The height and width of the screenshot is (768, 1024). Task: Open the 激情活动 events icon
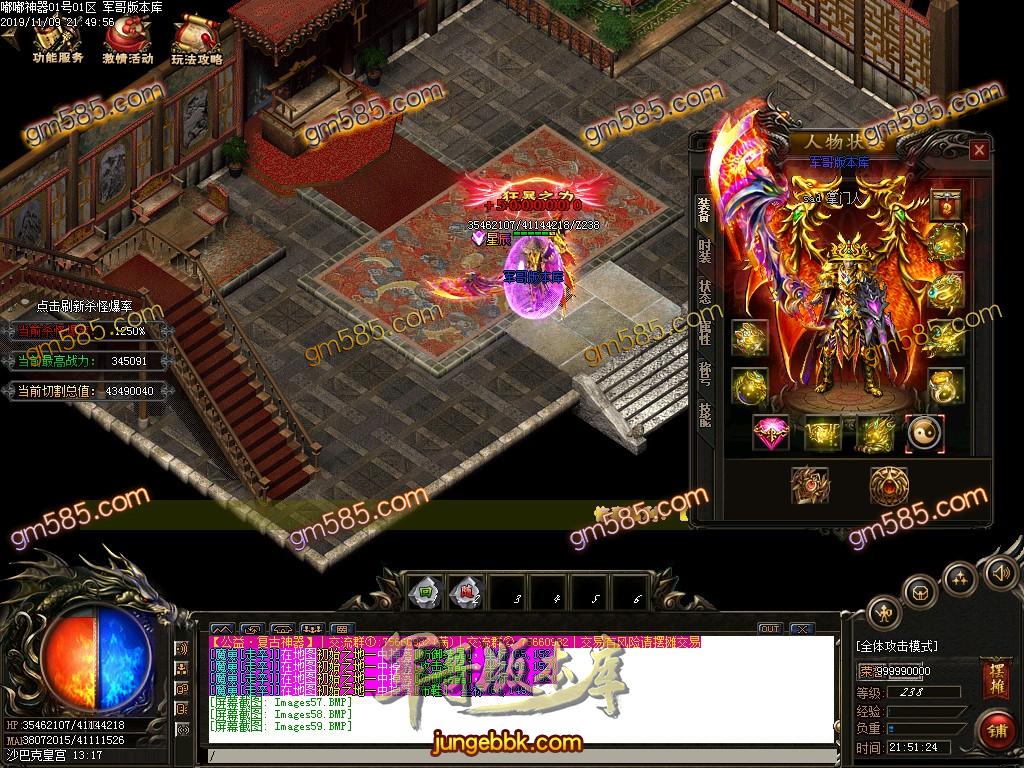tap(127, 43)
